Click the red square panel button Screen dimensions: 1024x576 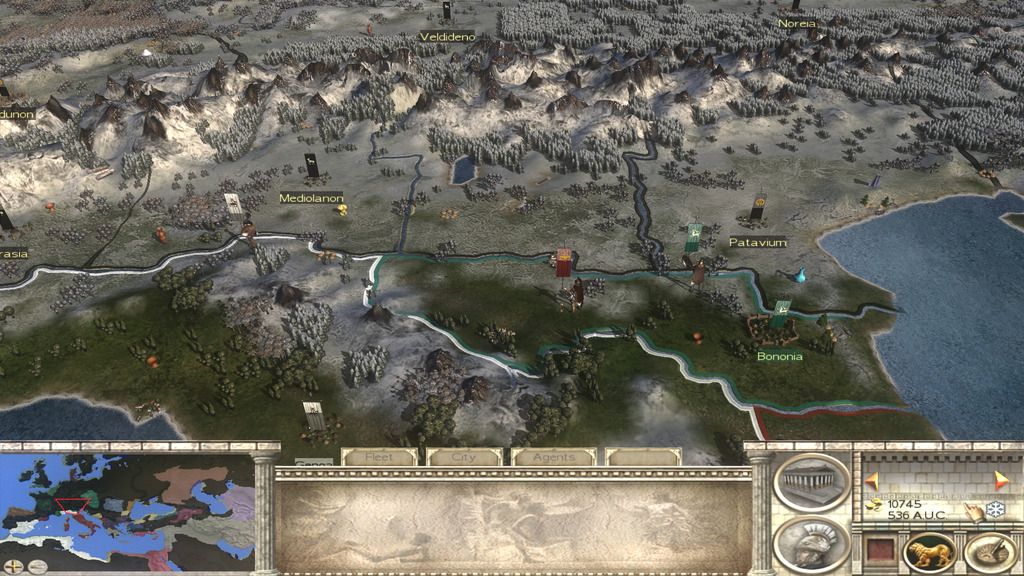[879, 551]
